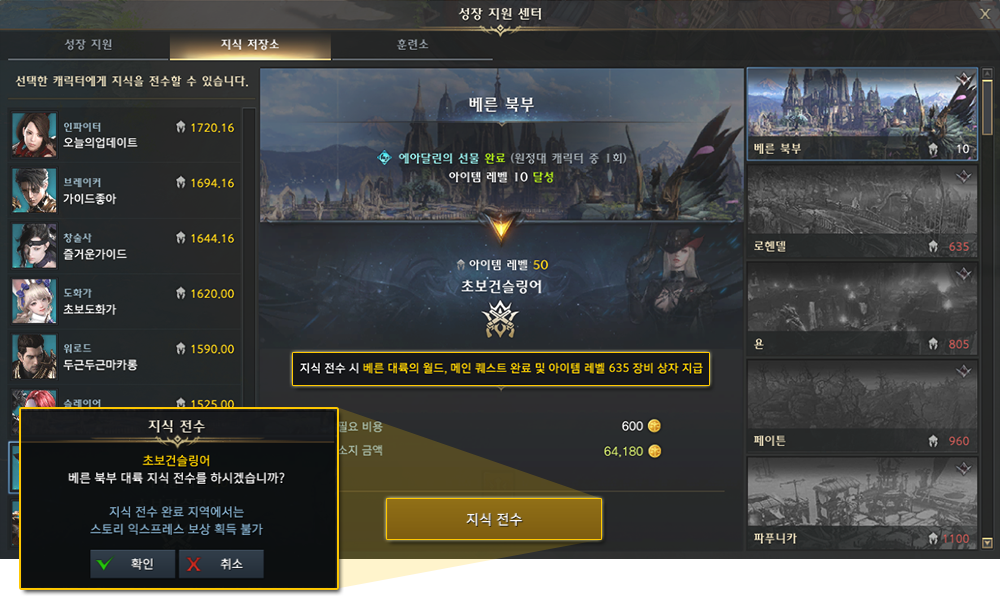Select the 베른 북부 region thumbnail

pyautogui.click(x=861, y=115)
